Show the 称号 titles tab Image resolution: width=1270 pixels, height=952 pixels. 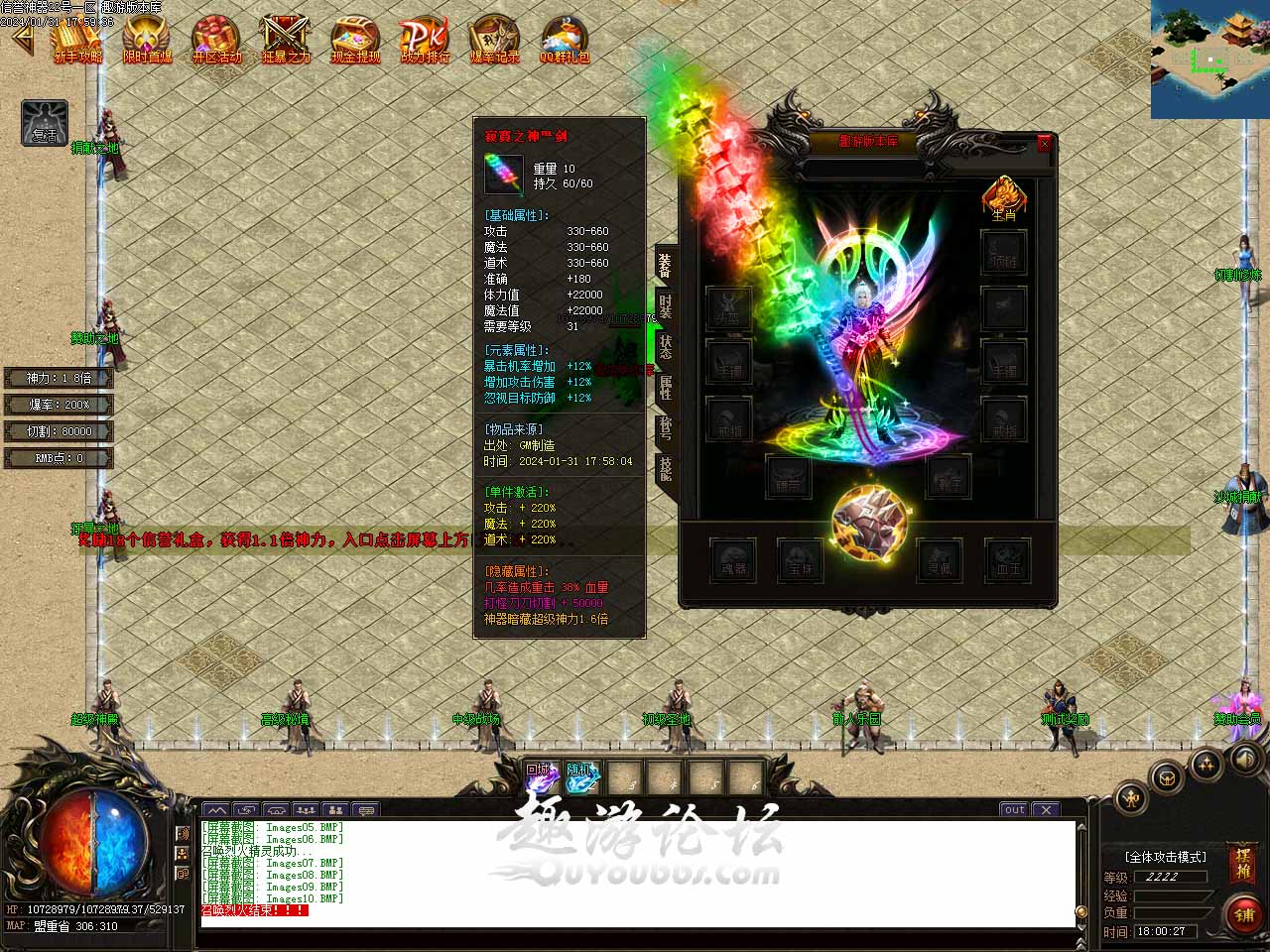pyautogui.click(x=665, y=427)
